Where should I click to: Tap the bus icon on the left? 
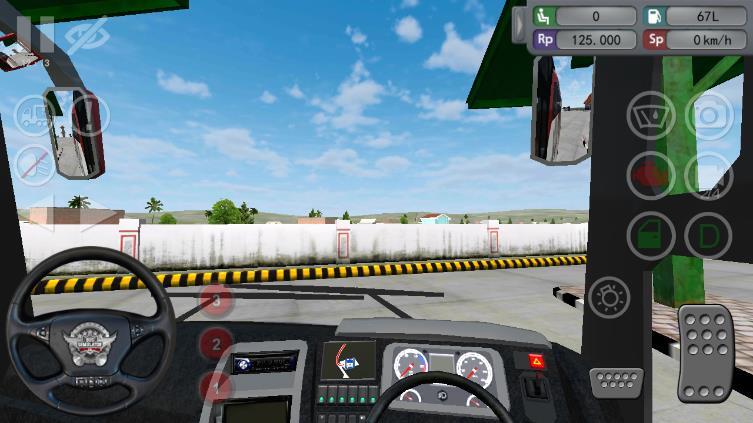click(x=35, y=115)
